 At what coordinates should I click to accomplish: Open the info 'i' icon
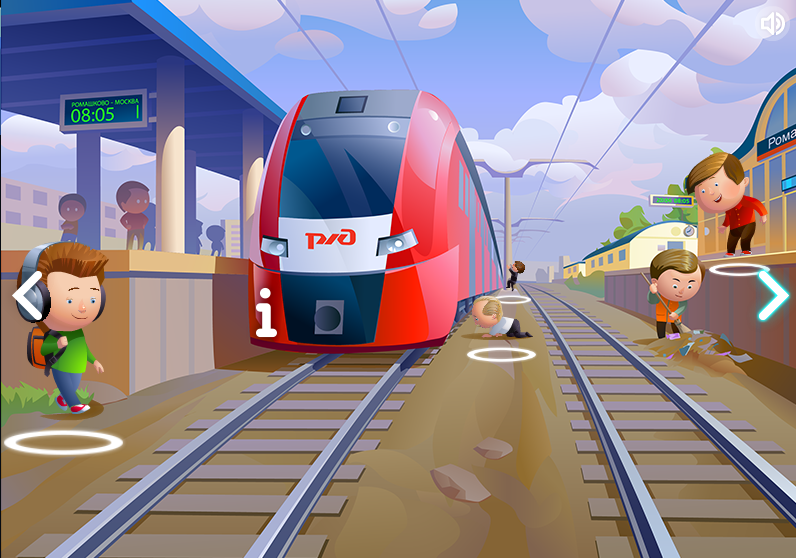coord(265,312)
